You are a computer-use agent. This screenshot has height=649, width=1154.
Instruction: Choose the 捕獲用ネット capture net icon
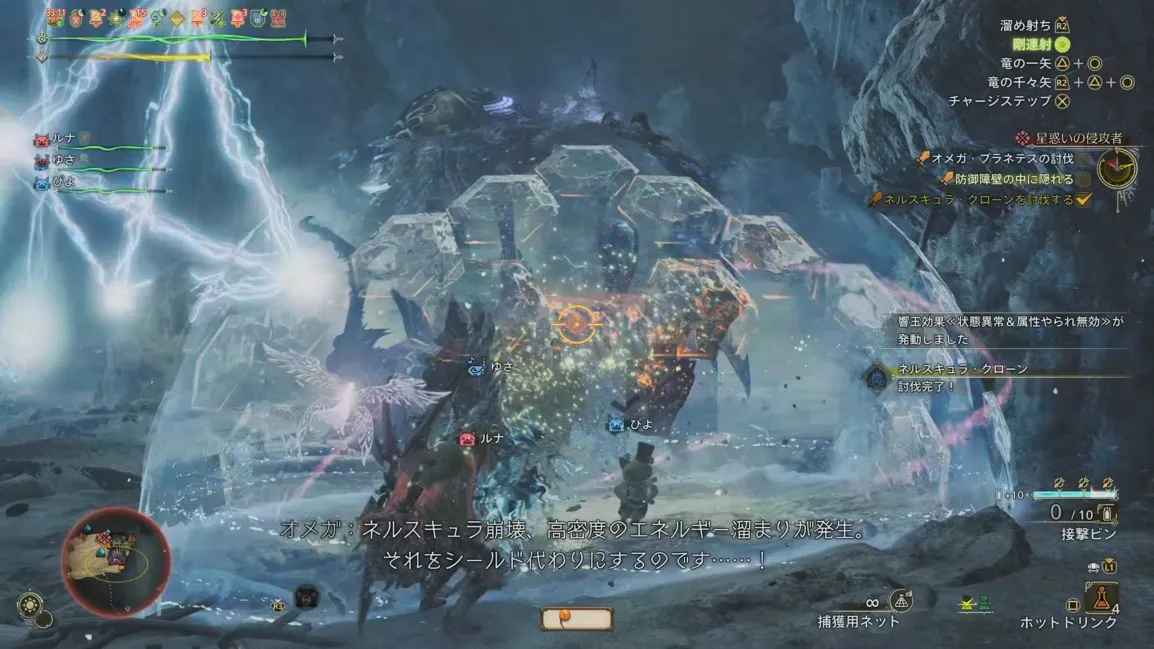(900, 600)
